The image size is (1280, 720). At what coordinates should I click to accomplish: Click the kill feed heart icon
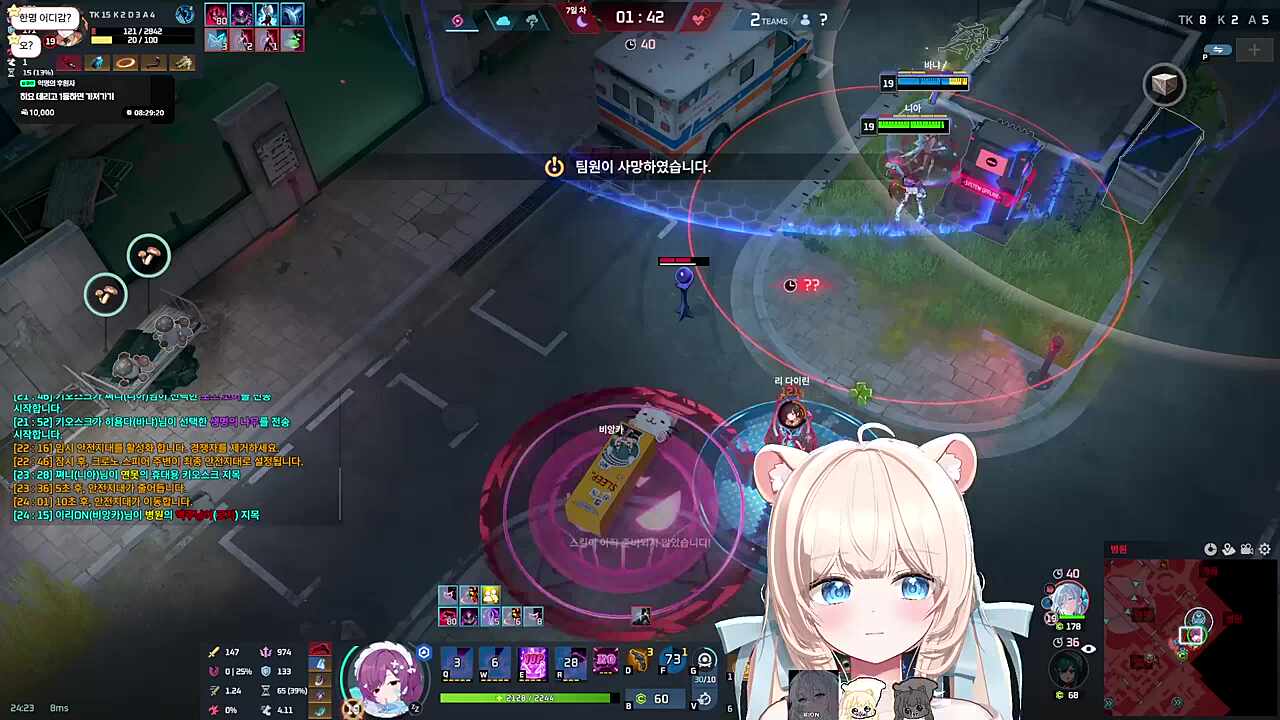699,17
